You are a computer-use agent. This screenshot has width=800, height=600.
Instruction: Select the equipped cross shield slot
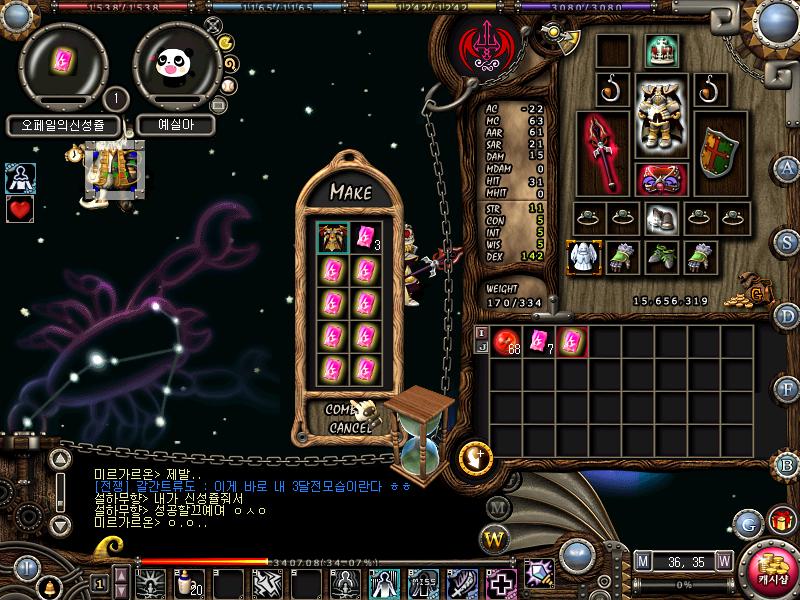click(716, 152)
